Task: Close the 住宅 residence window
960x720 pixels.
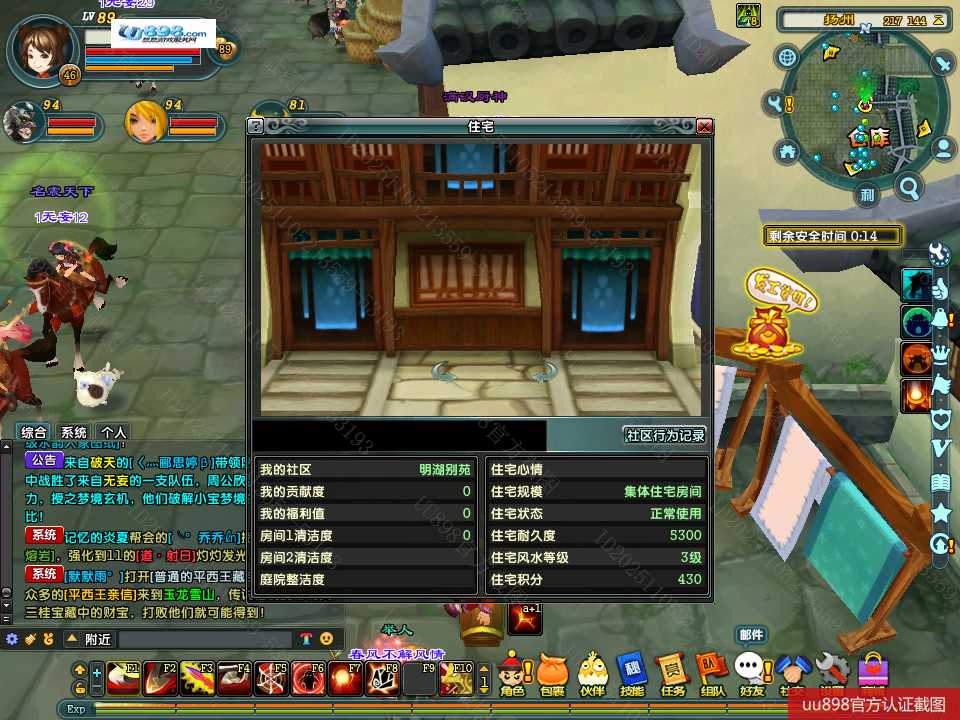Action: pos(704,127)
